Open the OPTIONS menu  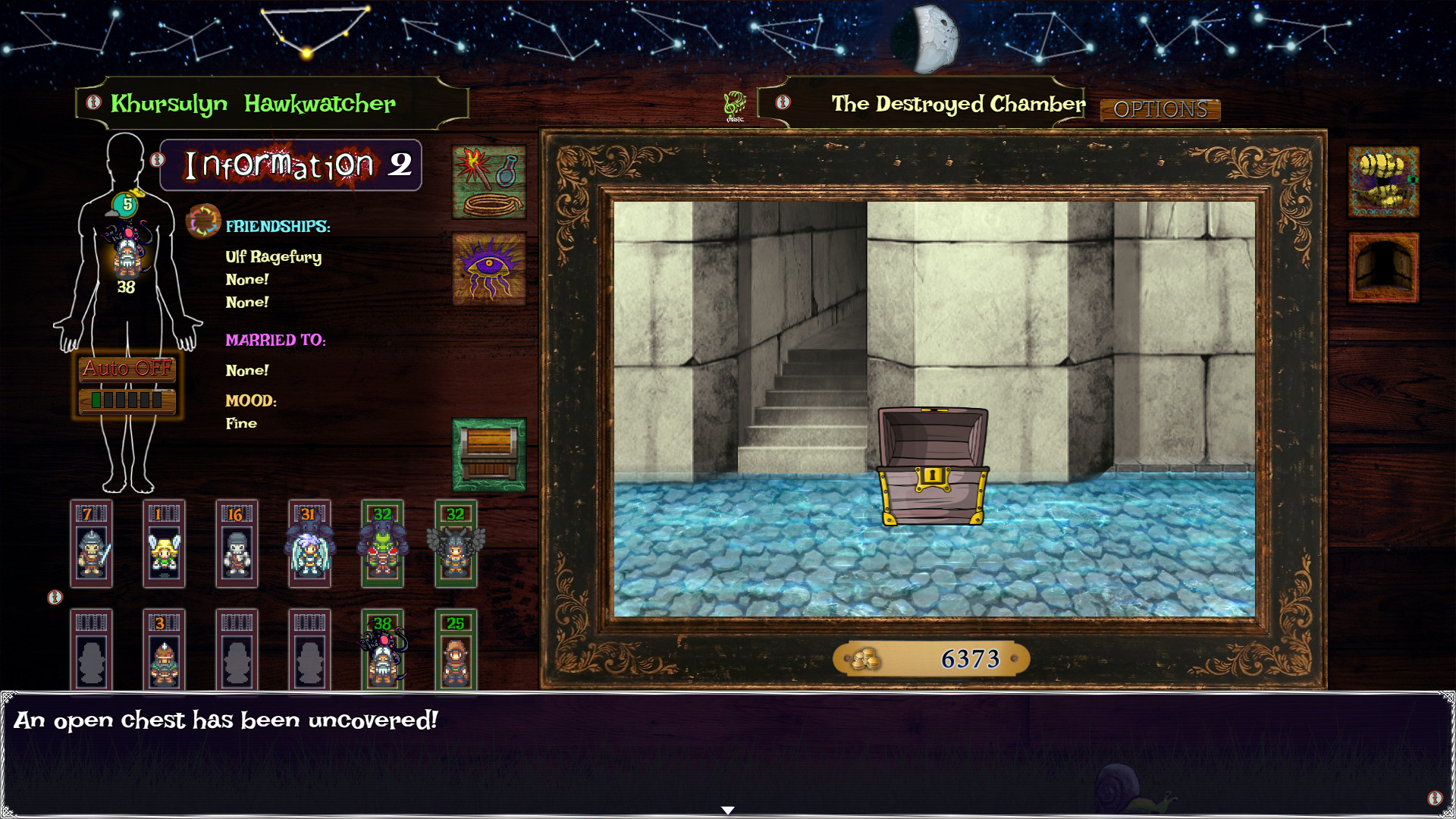pos(1159,110)
